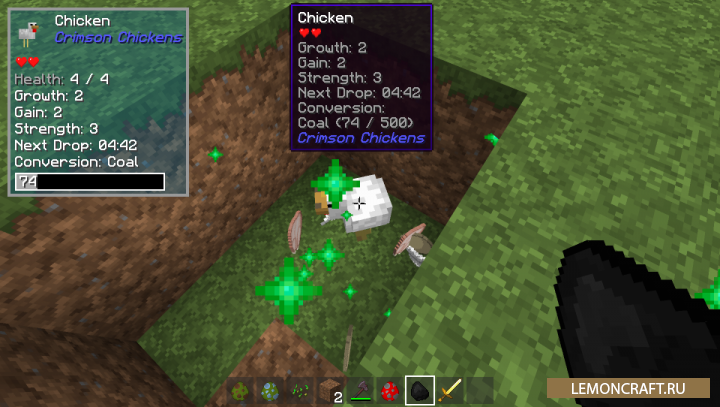Choose the seeds hotbar slot
This screenshot has height=407, width=720.
point(300,391)
